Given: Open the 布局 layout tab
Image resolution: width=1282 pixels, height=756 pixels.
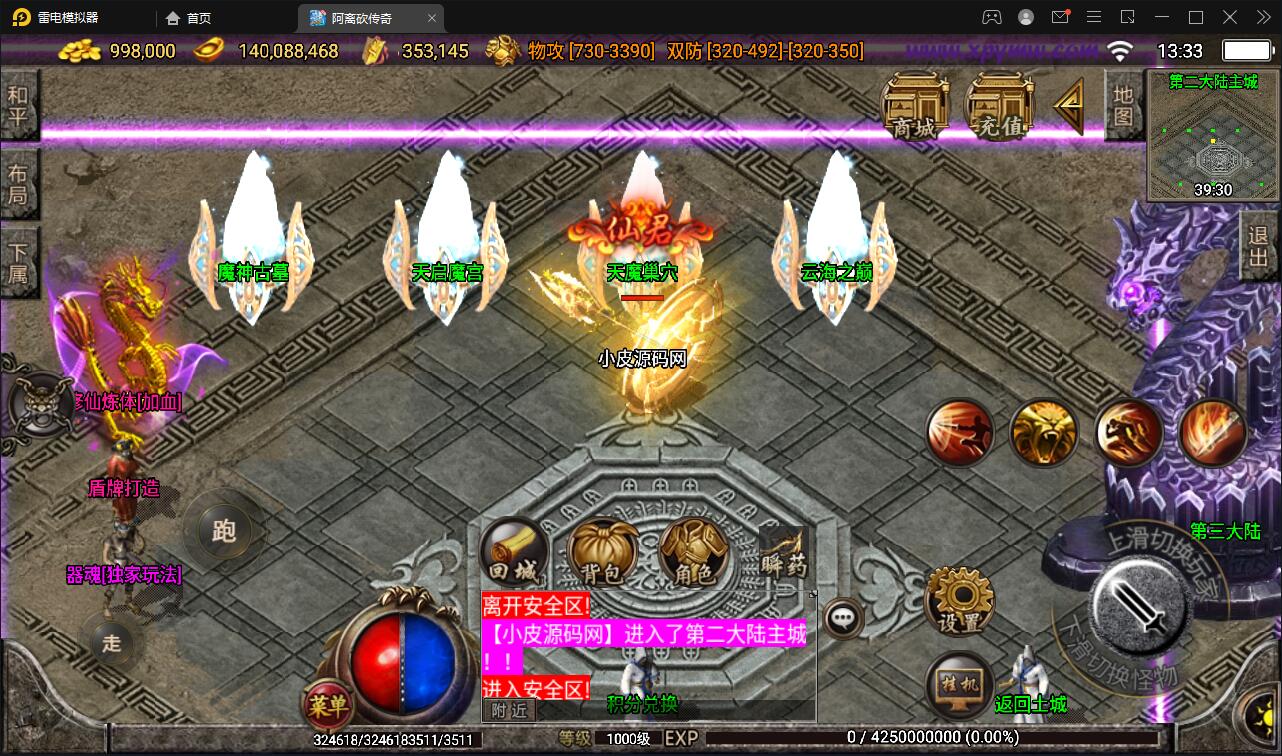Looking at the screenshot, I should pyautogui.click(x=18, y=184).
